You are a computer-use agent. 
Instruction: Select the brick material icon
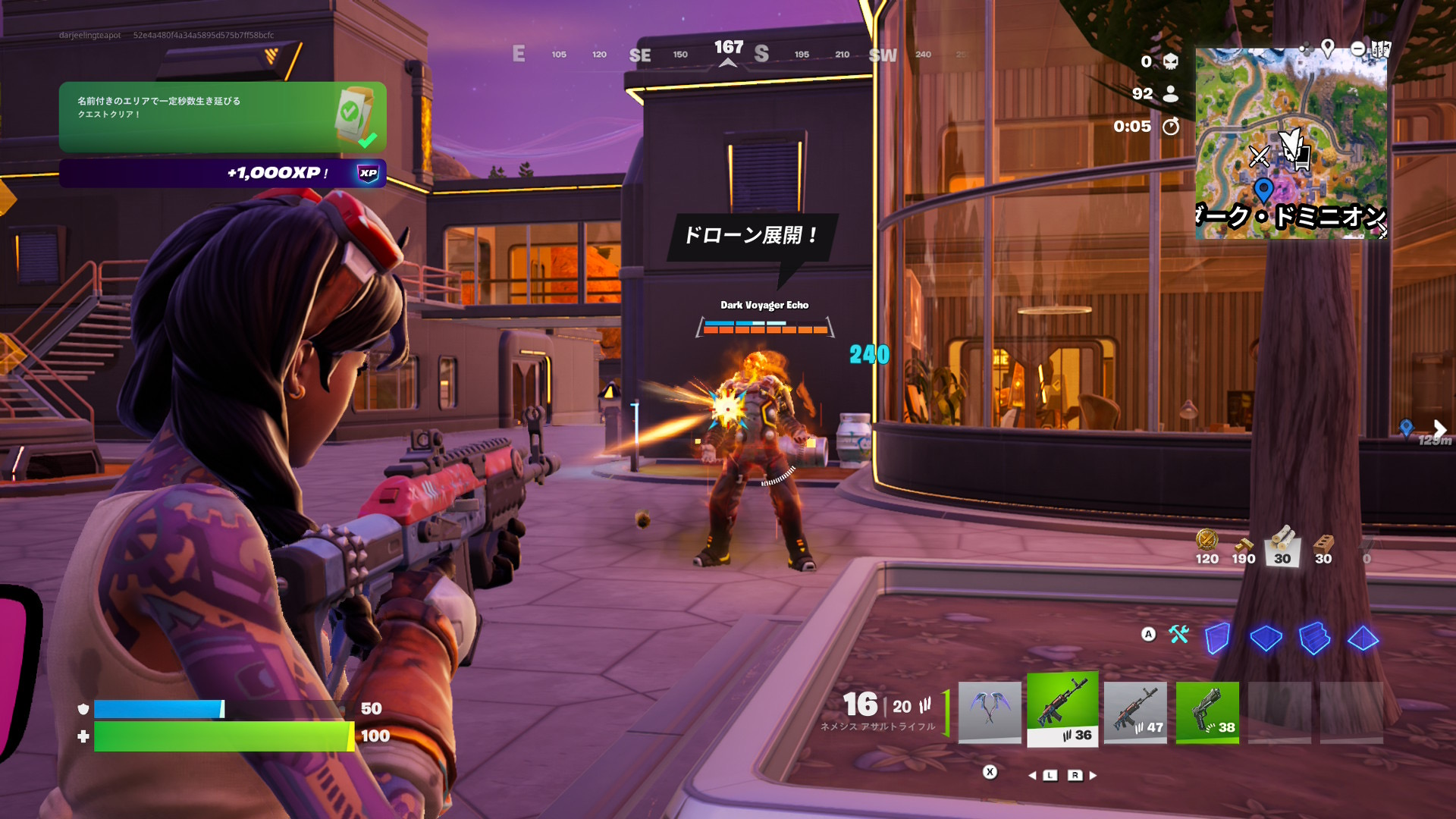1323,546
